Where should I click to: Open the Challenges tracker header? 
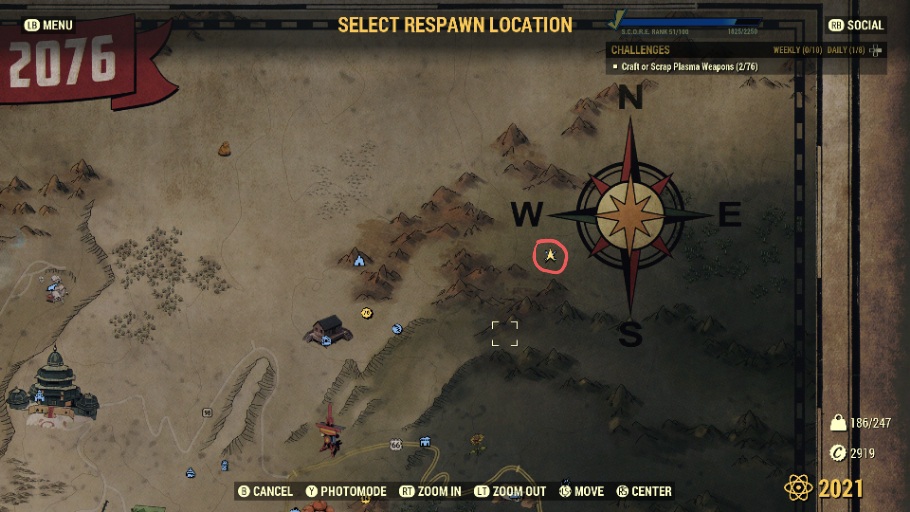click(x=641, y=50)
